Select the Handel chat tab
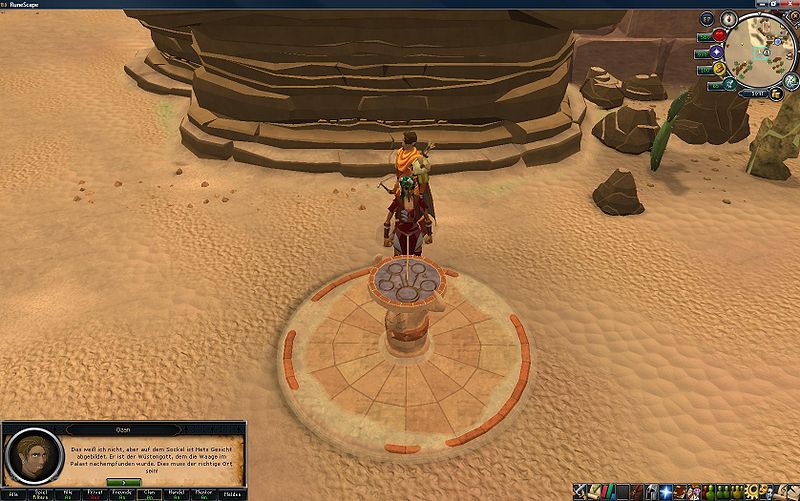 tap(176, 492)
